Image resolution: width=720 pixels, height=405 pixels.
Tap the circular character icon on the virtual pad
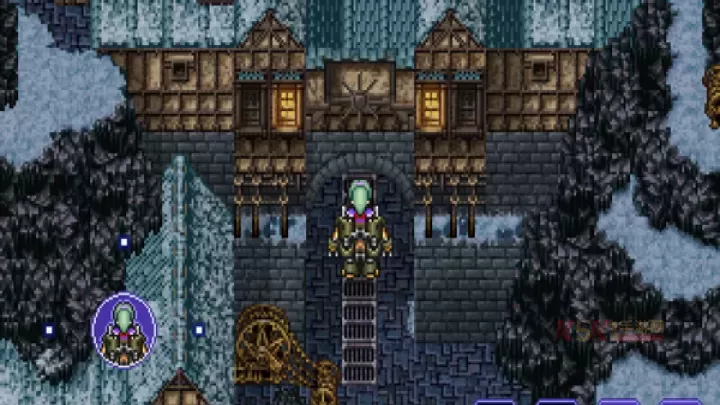pyautogui.click(x=124, y=329)
